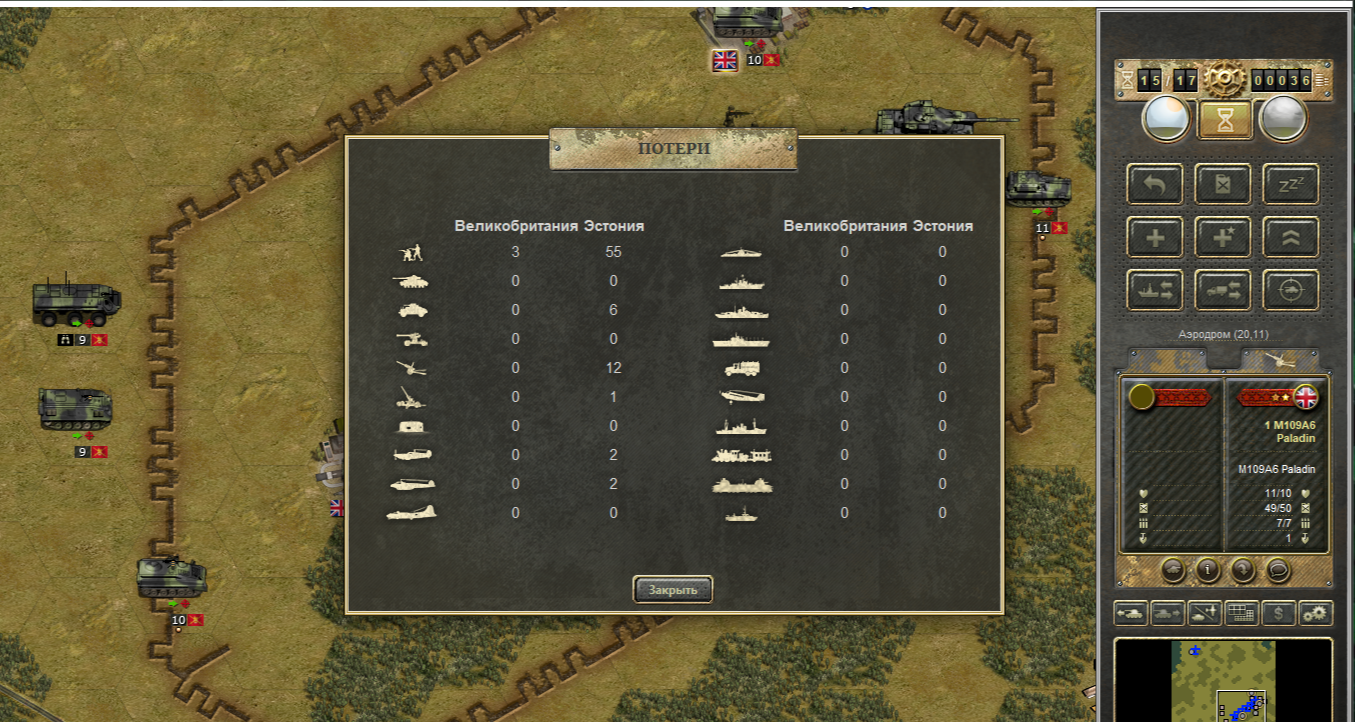This screenshot has height=722, width=1355.
Task: Open unit info with the round 'i' button
Action: [1208, 570]
